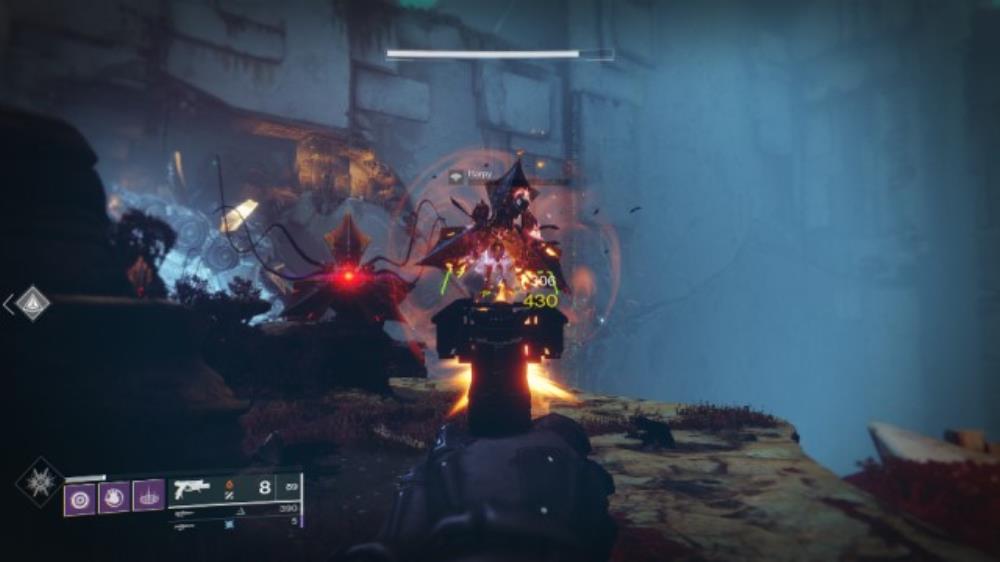Trigger the purple melee fist ability

(x=114, y=496)
